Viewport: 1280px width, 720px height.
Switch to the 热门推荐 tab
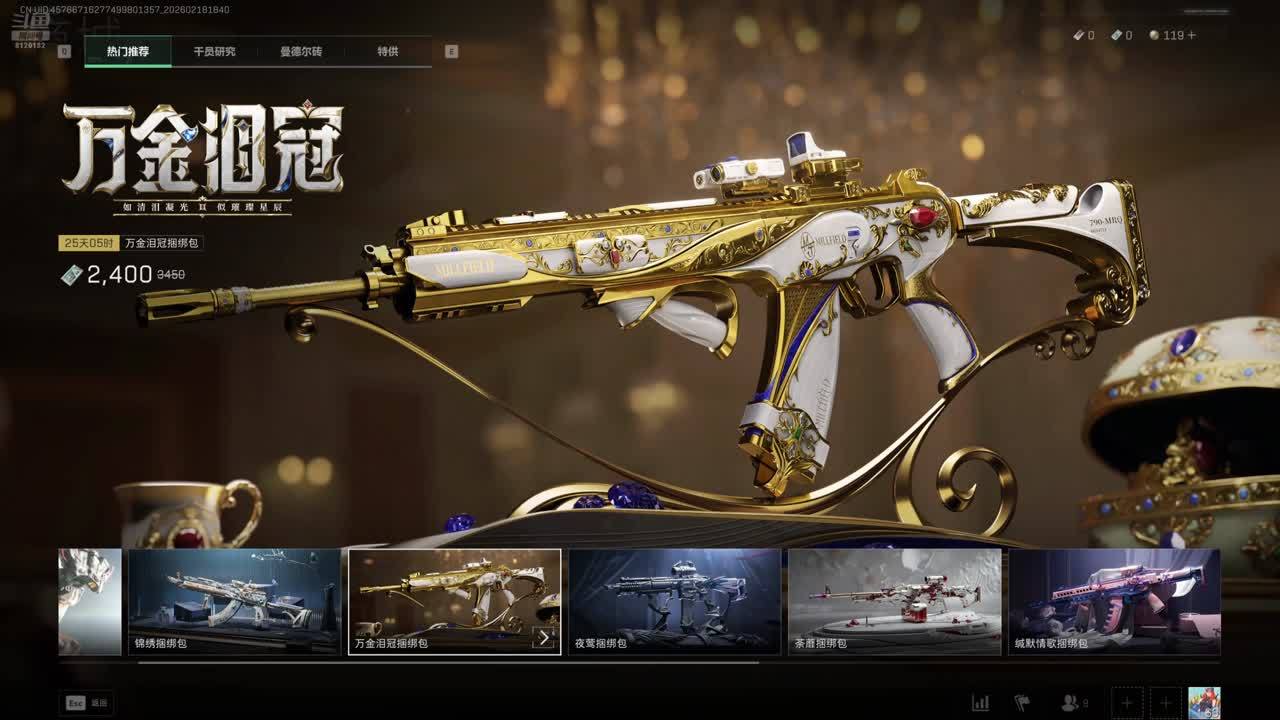127,51
